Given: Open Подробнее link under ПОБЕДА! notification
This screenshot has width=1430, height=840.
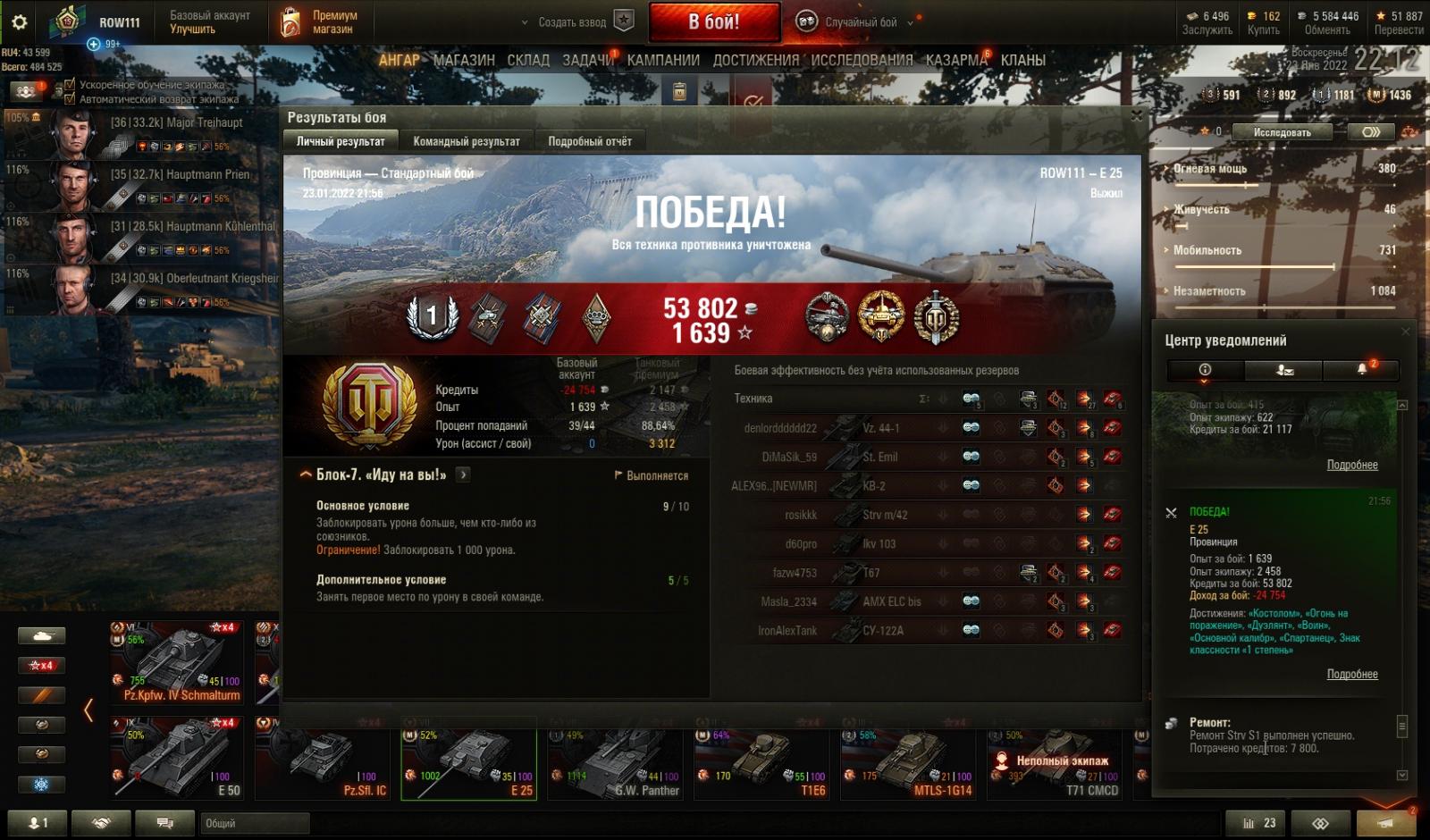Looking at the screenshot, I should click(x=1351, y=674).
